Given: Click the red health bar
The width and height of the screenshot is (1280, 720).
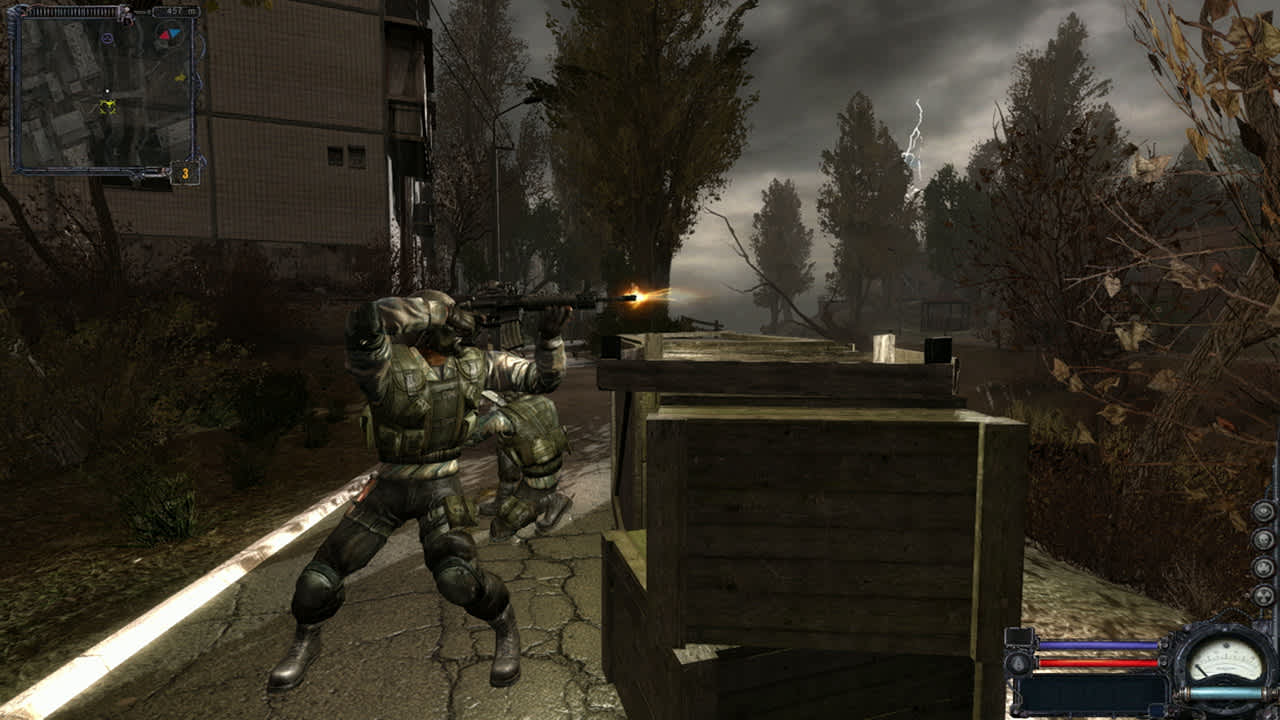Looking at the screenshot, I should tap(1098, 663).
